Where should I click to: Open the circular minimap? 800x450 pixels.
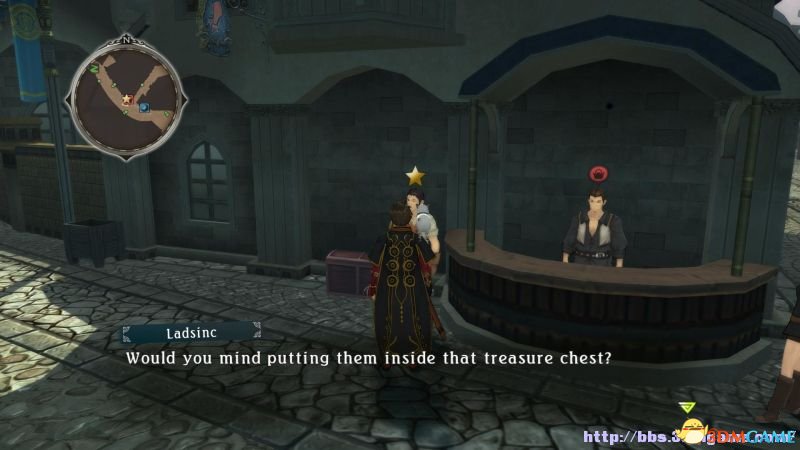[x=125, y=97]
